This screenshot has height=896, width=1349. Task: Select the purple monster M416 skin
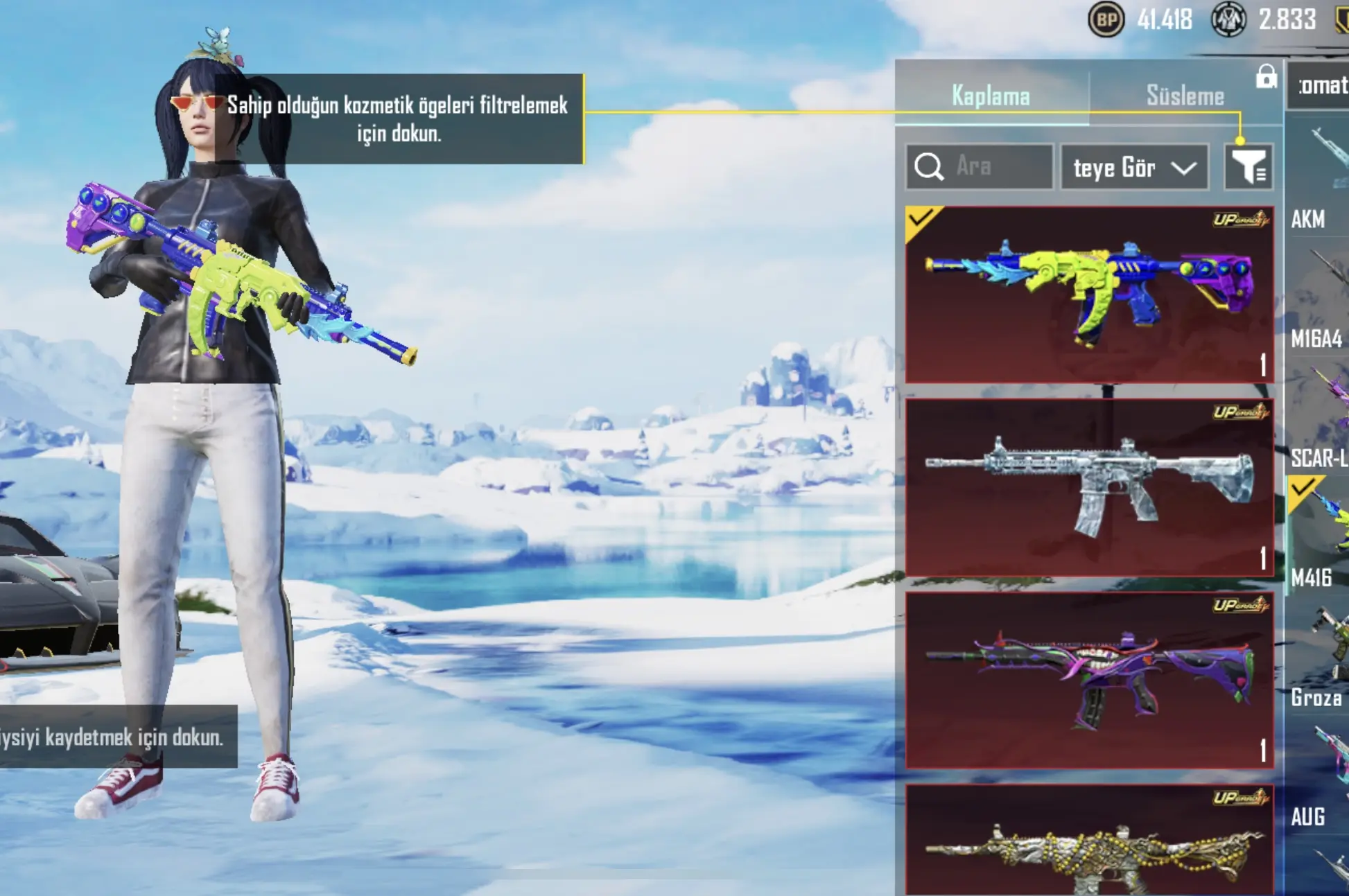[x=1089, y=680]
